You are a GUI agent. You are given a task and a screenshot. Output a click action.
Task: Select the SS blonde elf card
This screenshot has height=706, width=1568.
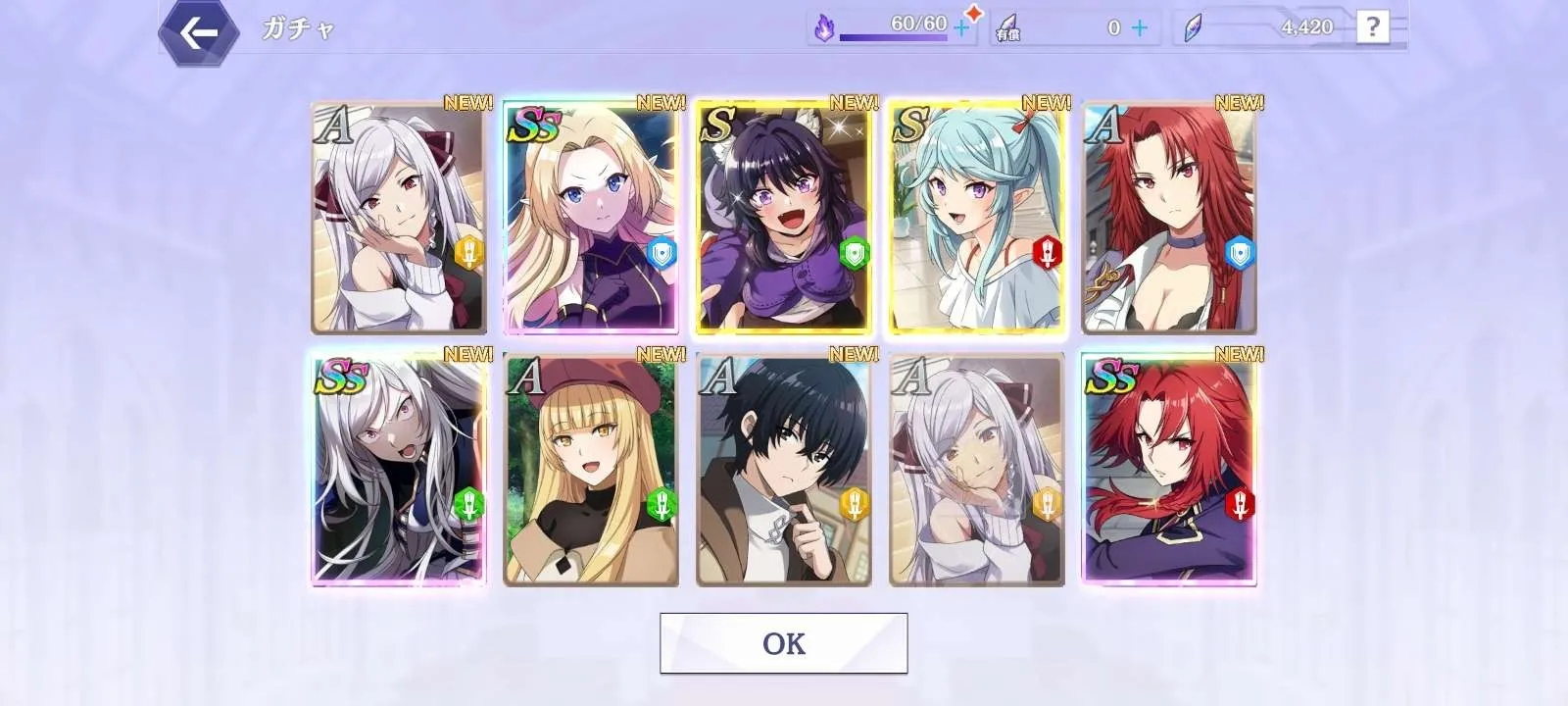tap(591, 218)
